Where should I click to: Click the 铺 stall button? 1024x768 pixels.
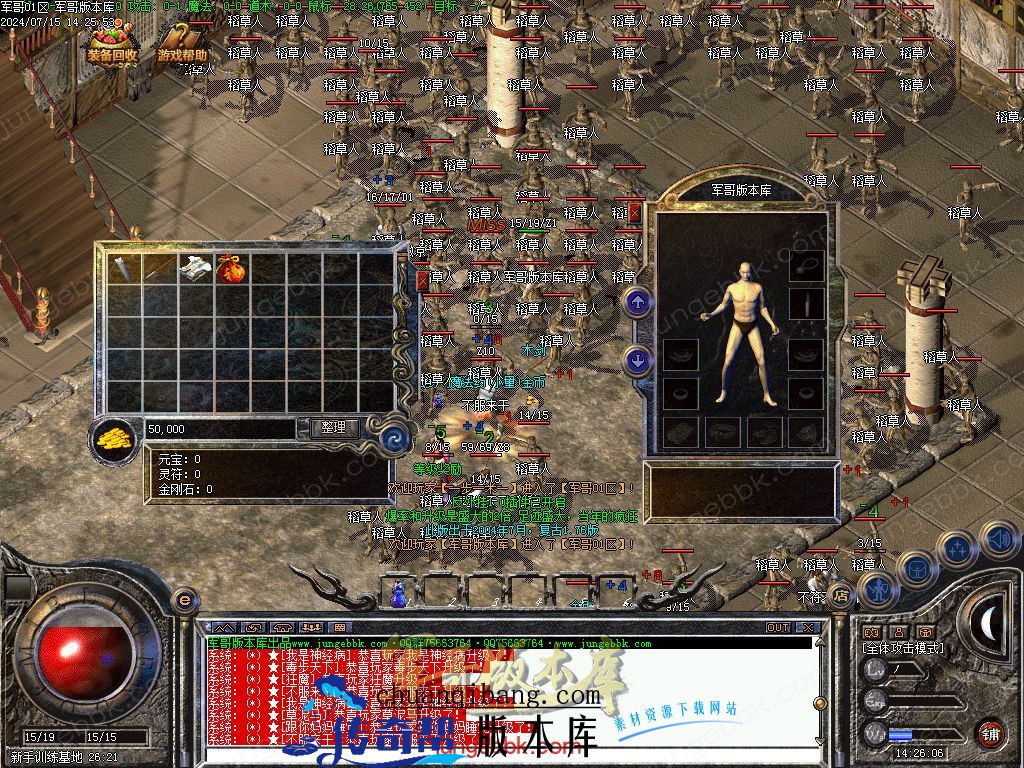point(990,733)
